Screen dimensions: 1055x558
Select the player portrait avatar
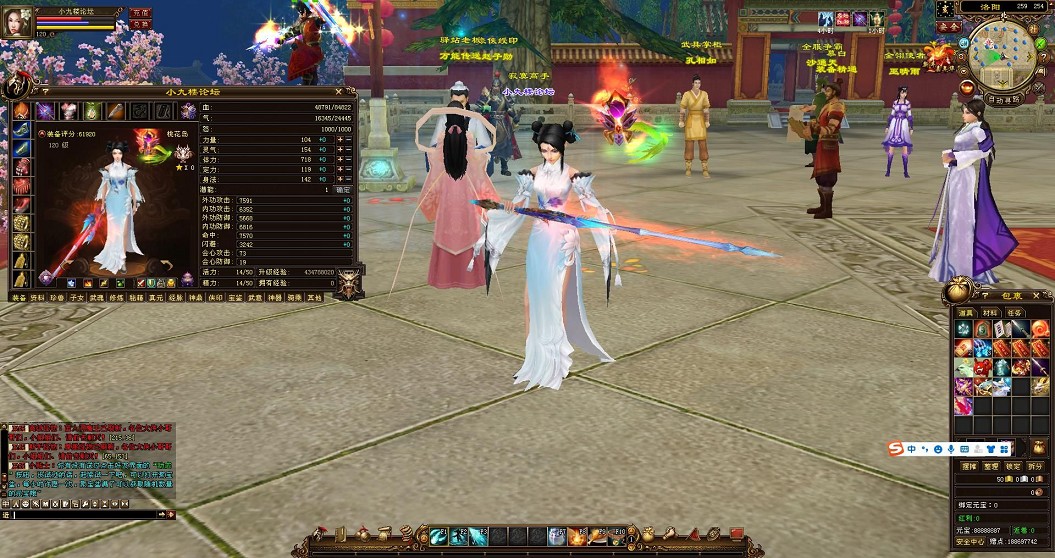[16, 22]
